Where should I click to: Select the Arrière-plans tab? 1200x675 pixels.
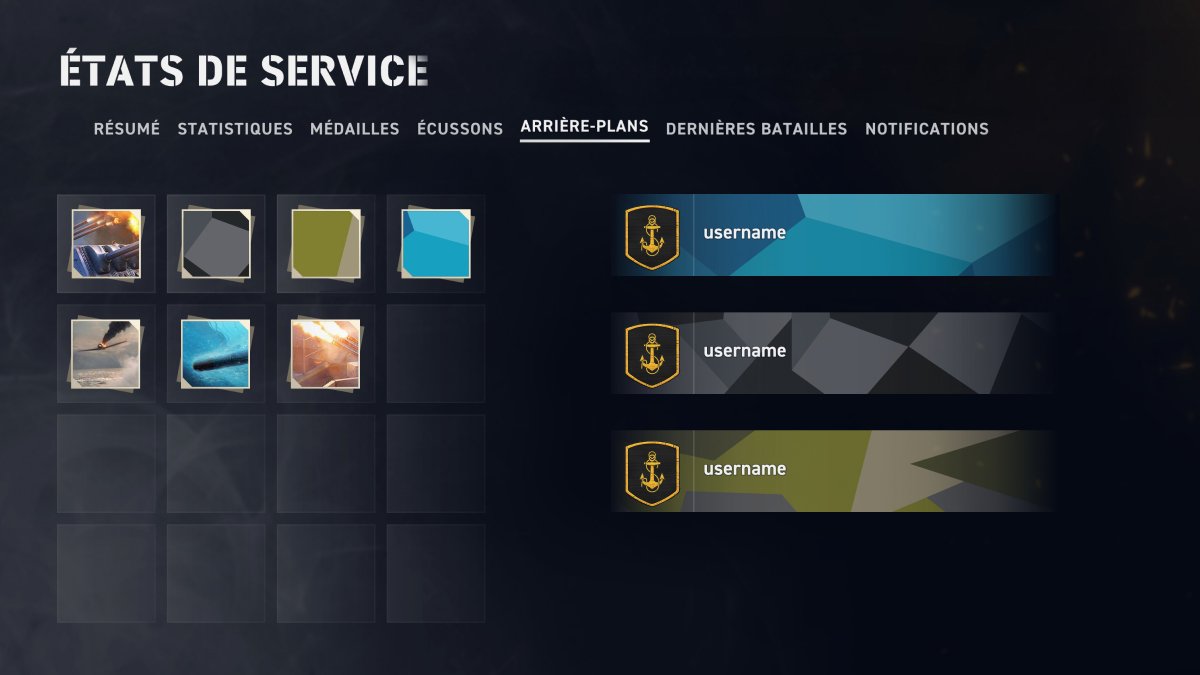coord(584,127)
